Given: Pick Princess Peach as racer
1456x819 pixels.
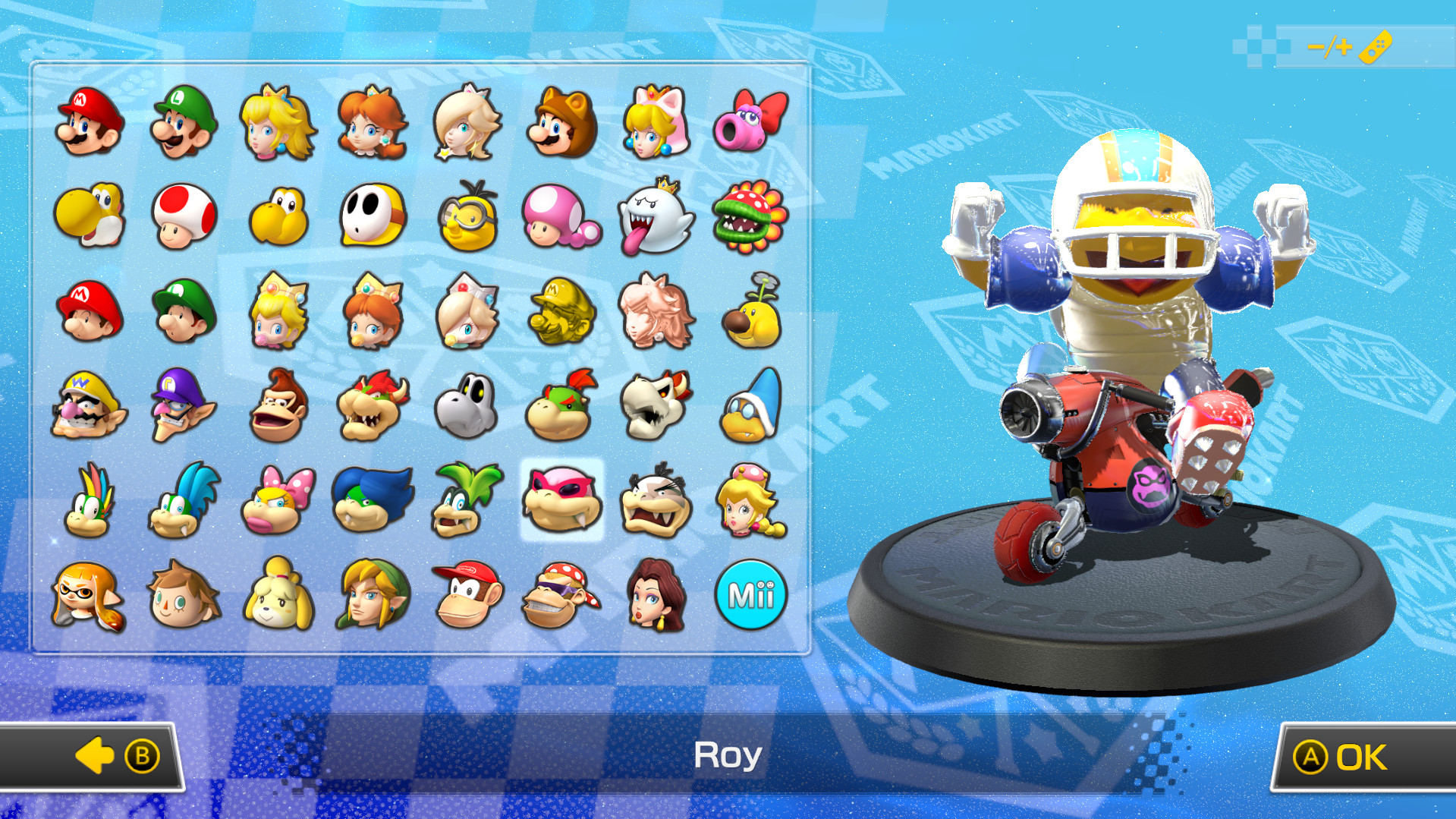Looking at the screenshot, I should click(277, 125).
